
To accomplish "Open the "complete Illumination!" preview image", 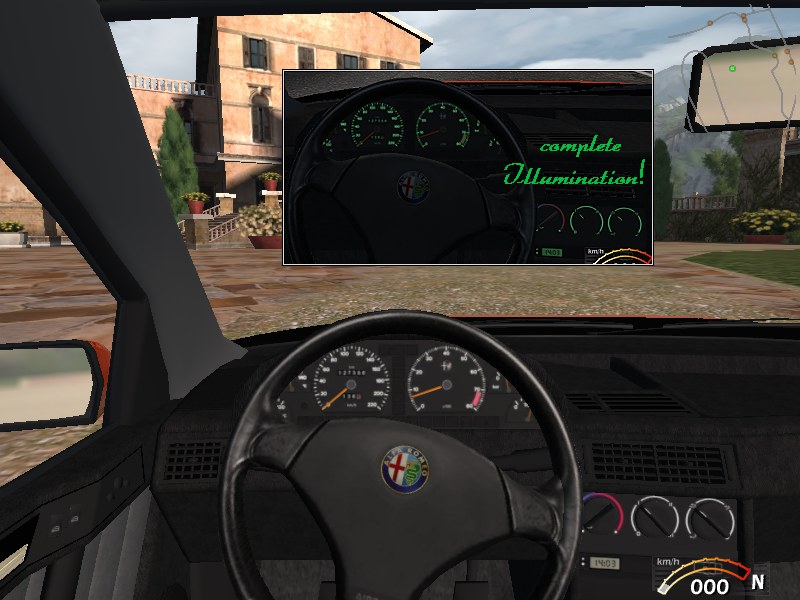I will (x=468, y=167).
